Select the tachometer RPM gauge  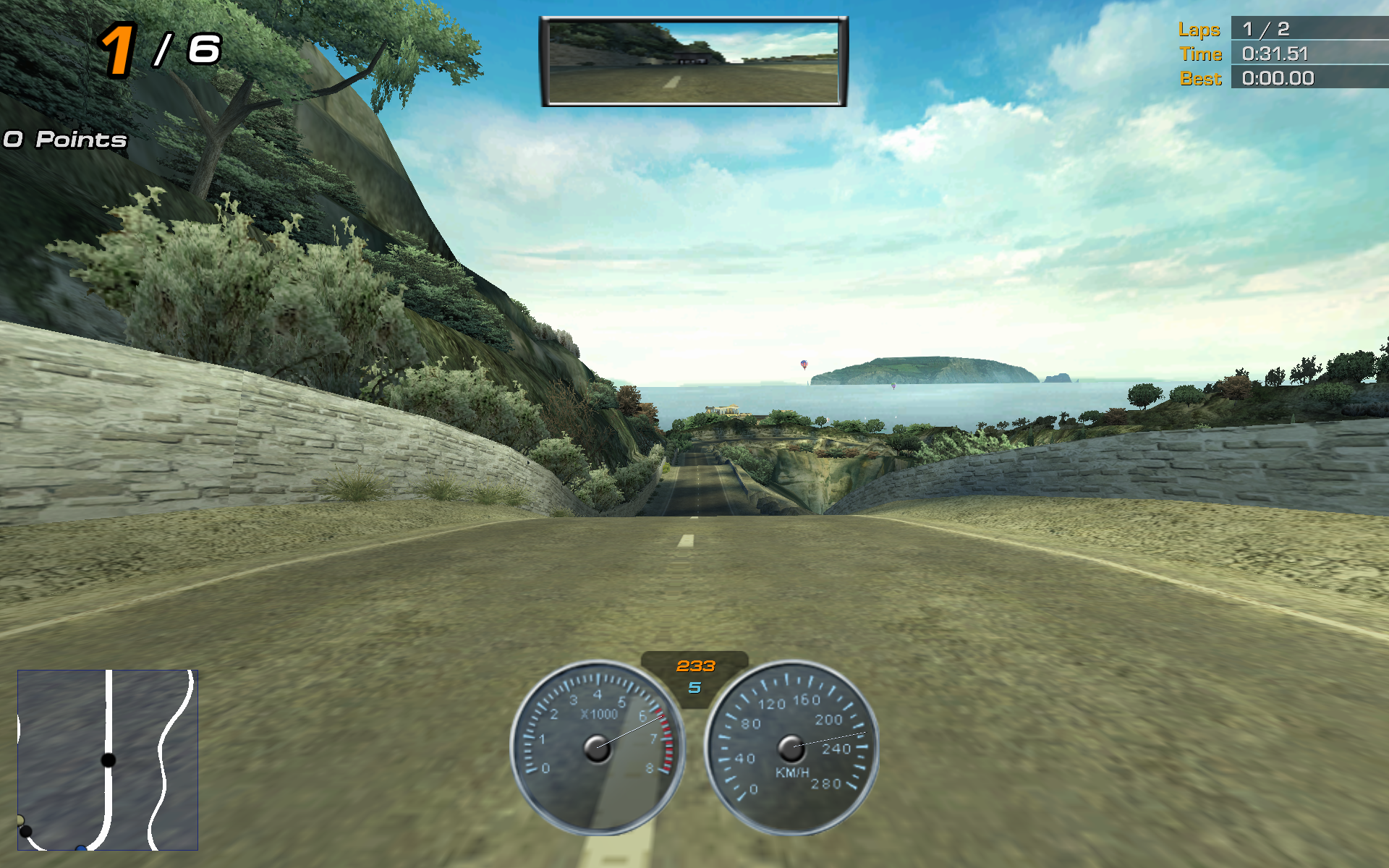click(x=598, y=748)
